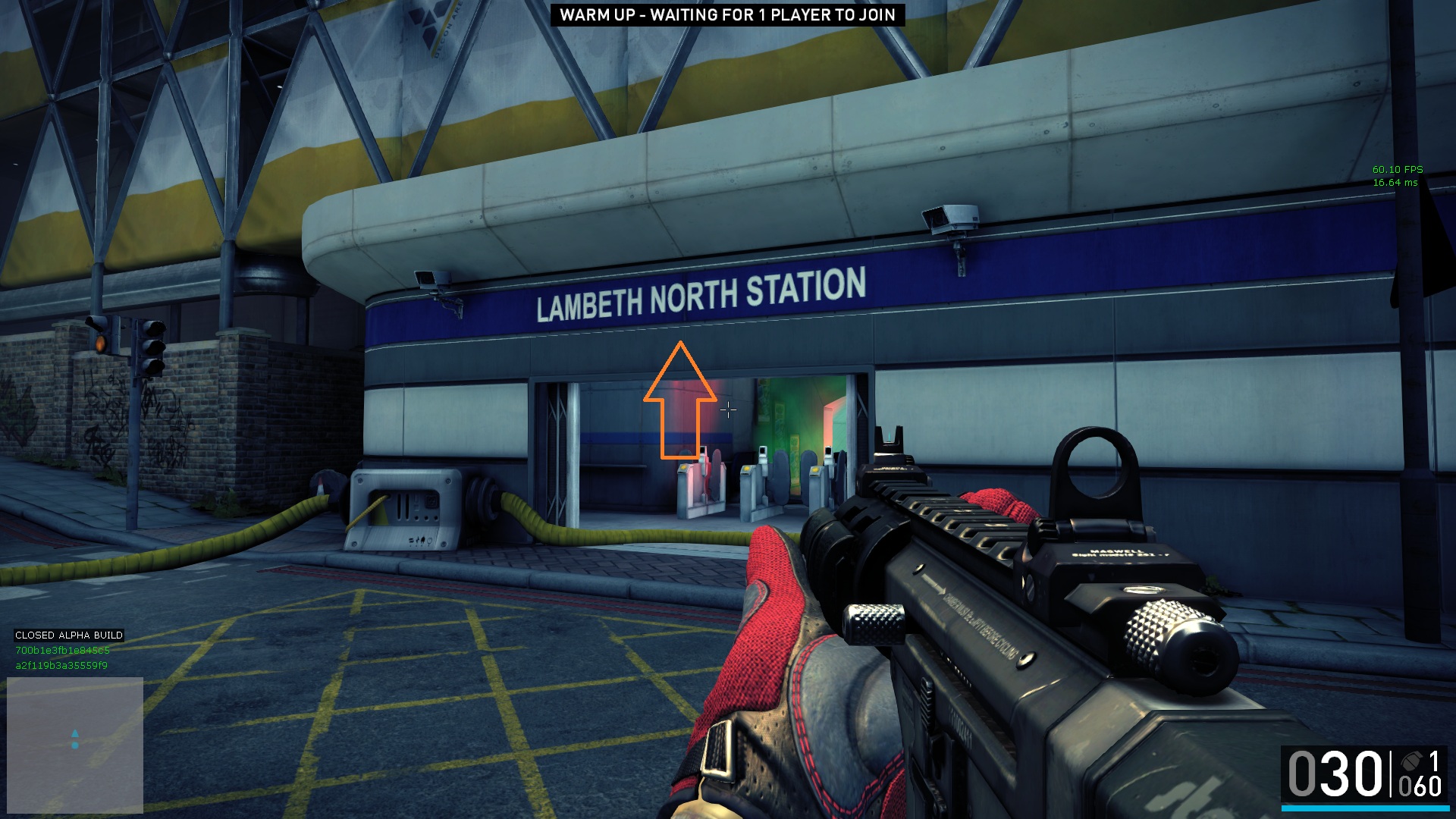The image size is (1456, 819).
Task: Click the grenade icon beside ammo
Action: click(x=1411, y=760)
